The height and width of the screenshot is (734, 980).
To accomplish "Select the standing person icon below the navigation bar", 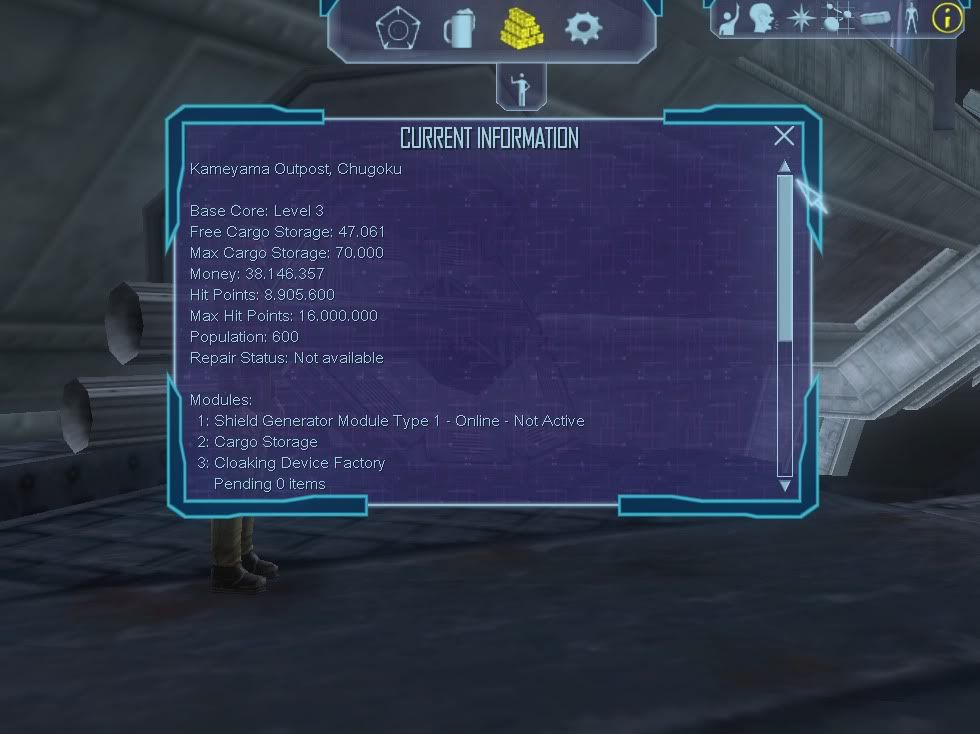I will click(x=520, y=88).
